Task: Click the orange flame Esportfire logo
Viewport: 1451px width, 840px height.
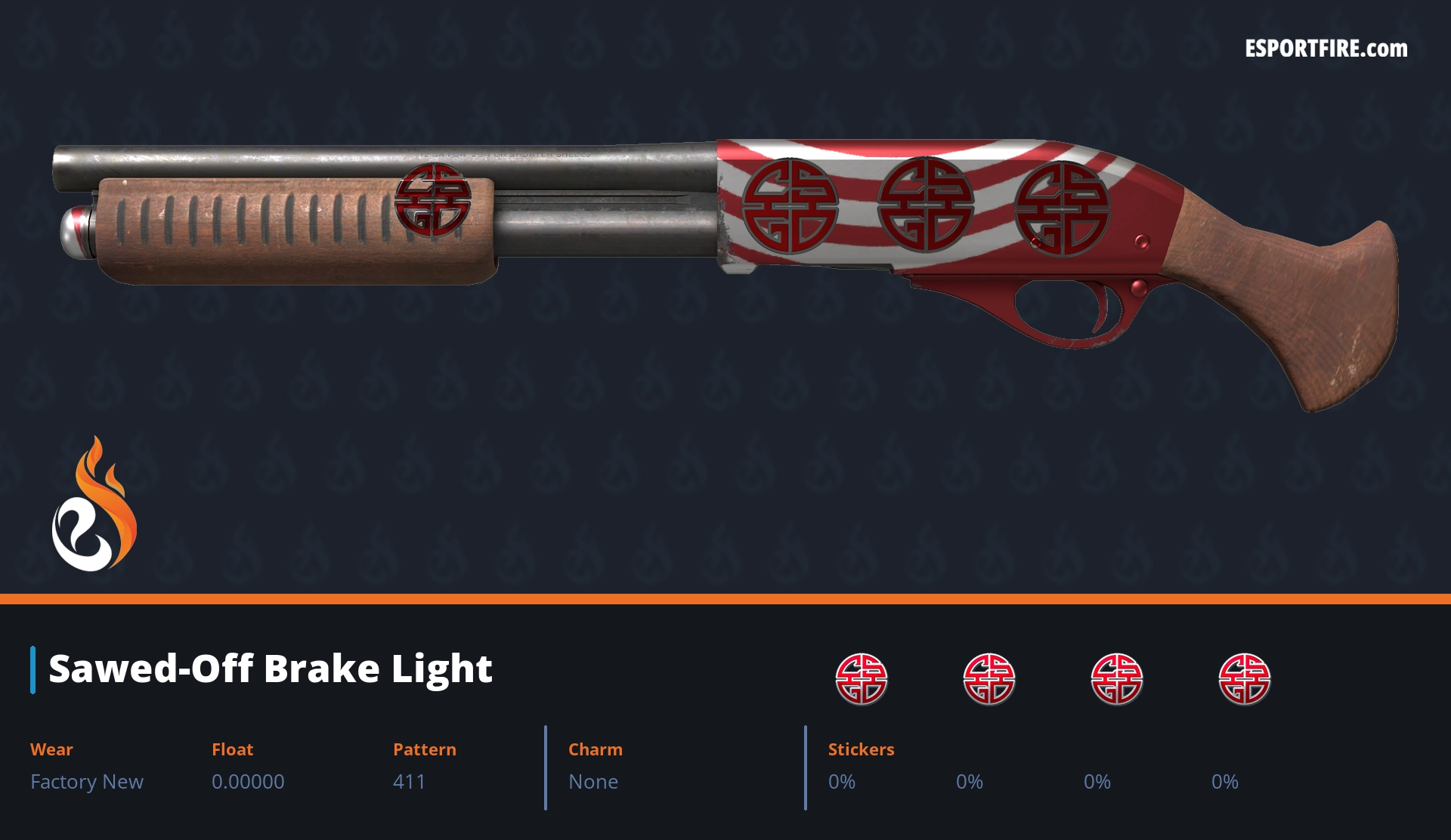Action: coord(94,505)
